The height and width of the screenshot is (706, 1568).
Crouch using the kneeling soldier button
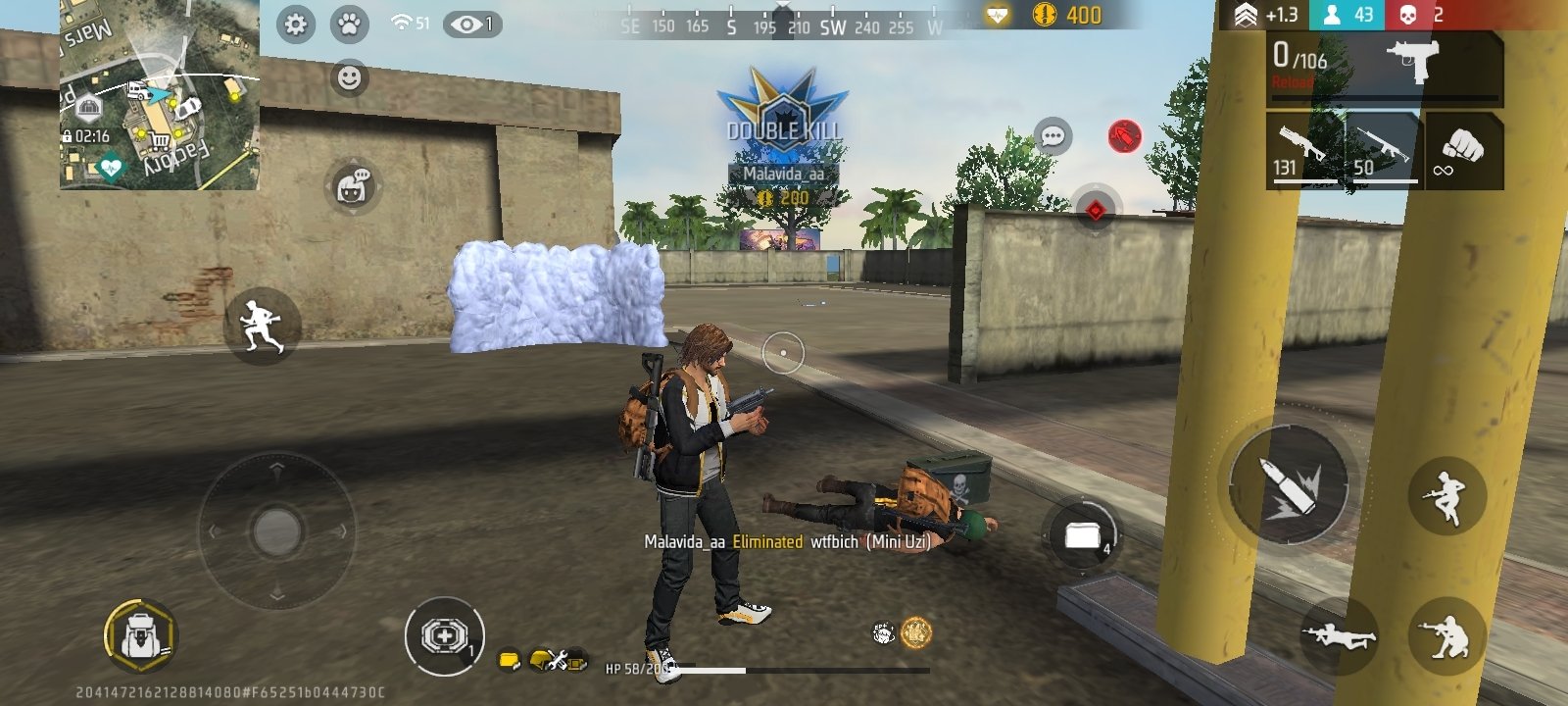coord(1446,635)
